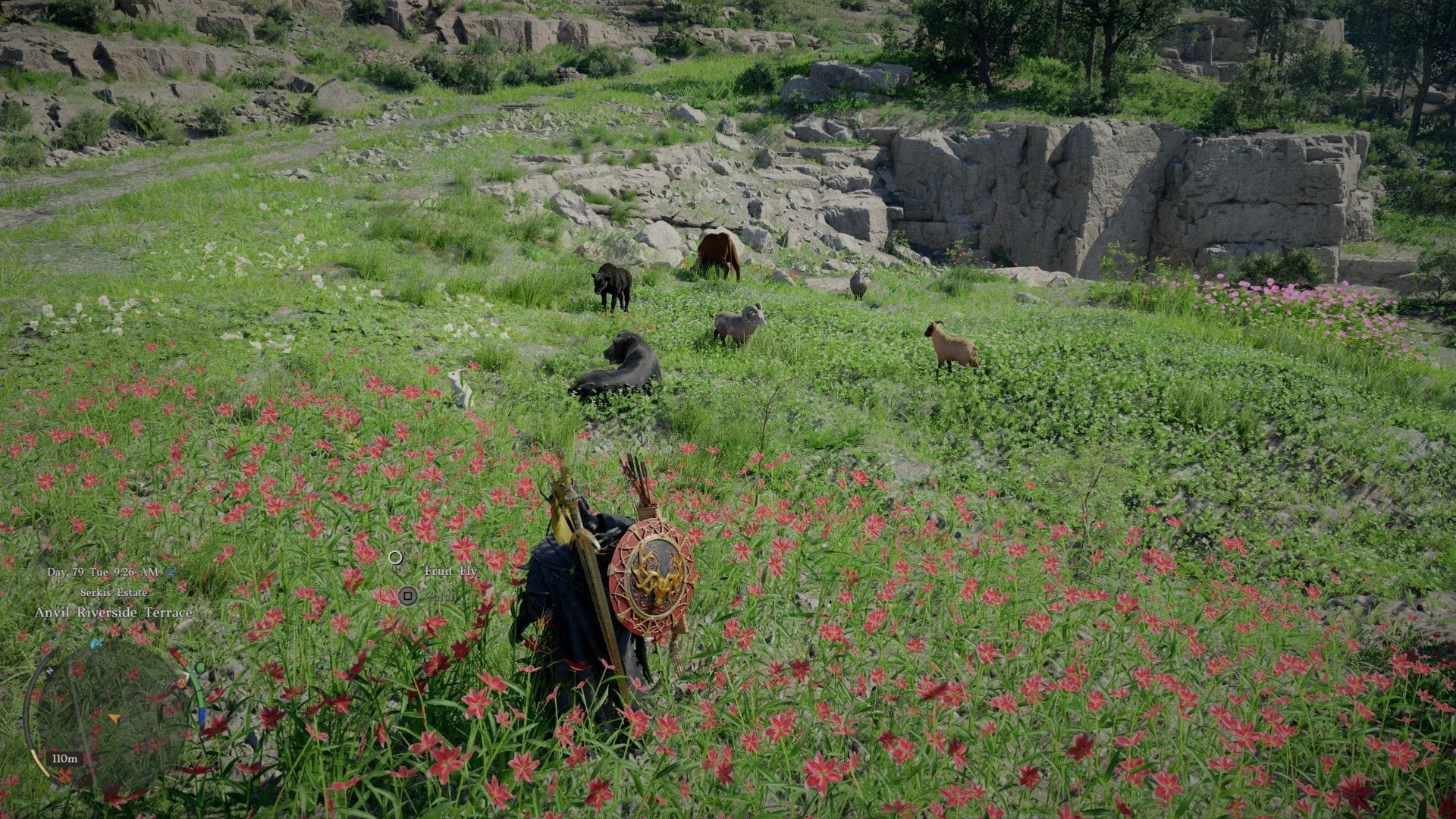
Task: Select the red X marker below the minimap
Action: [x=64, y=775]
